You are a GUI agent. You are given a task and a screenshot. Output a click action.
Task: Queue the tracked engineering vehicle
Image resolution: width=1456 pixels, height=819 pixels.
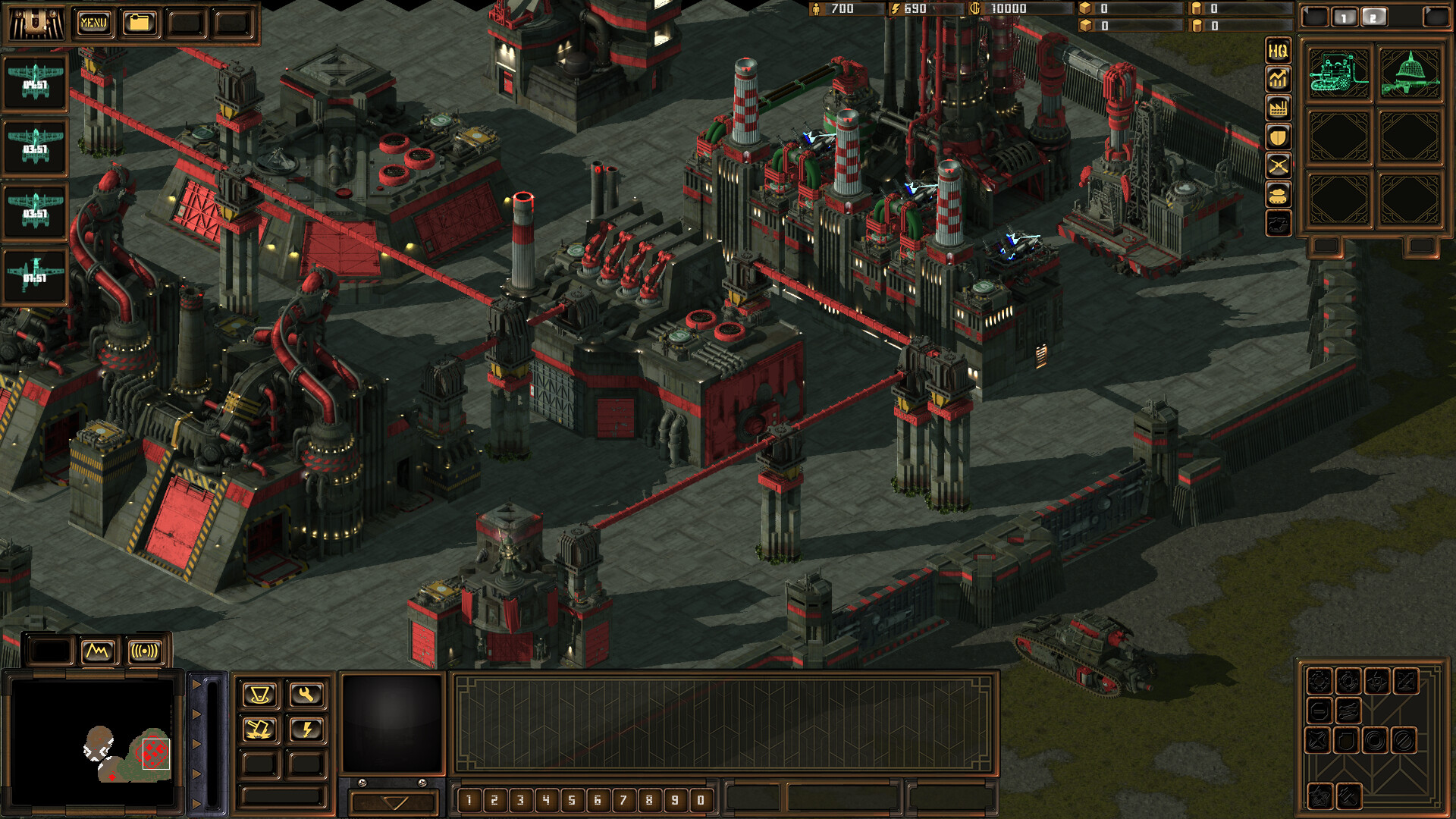tap(1339, 74)
